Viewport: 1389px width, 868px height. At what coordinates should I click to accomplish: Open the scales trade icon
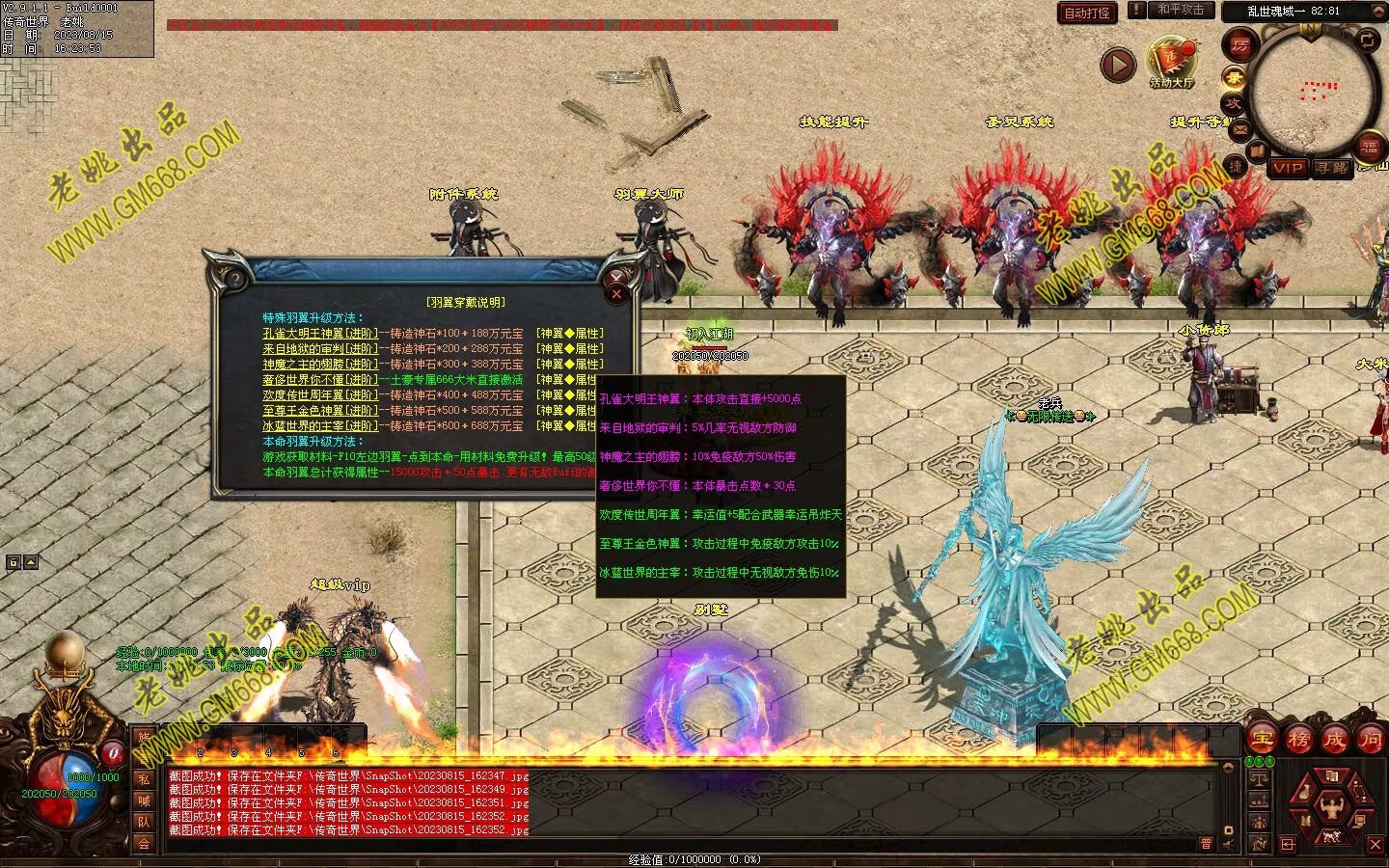(x=1259, y=777)
